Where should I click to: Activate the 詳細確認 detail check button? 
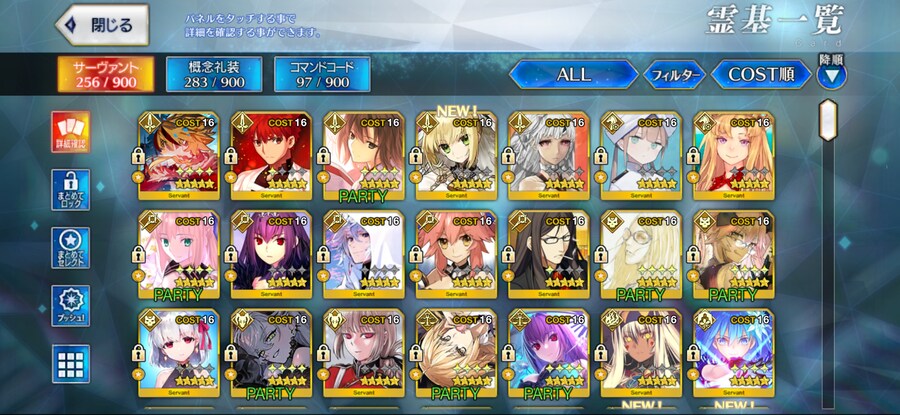tap(70, 131)
